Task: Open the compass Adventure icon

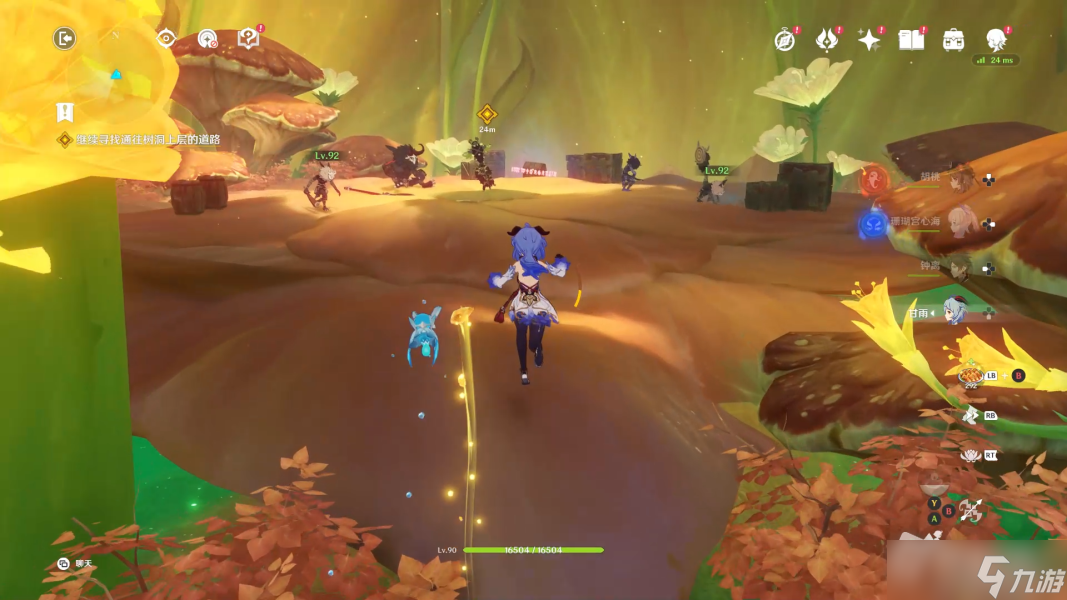Action: pos(785,40)
